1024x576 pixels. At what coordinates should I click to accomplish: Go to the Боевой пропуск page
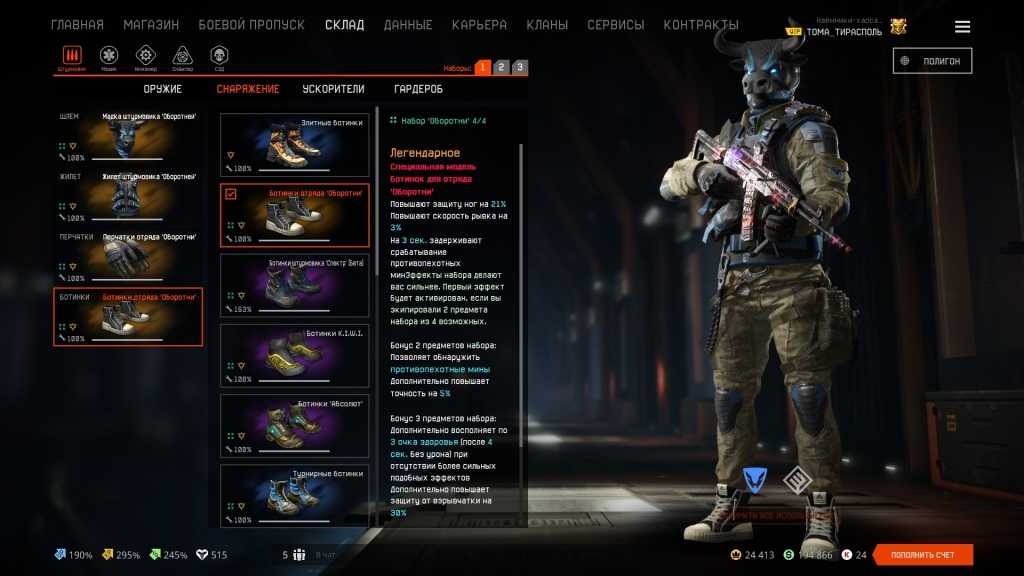(x=251, y=25)
